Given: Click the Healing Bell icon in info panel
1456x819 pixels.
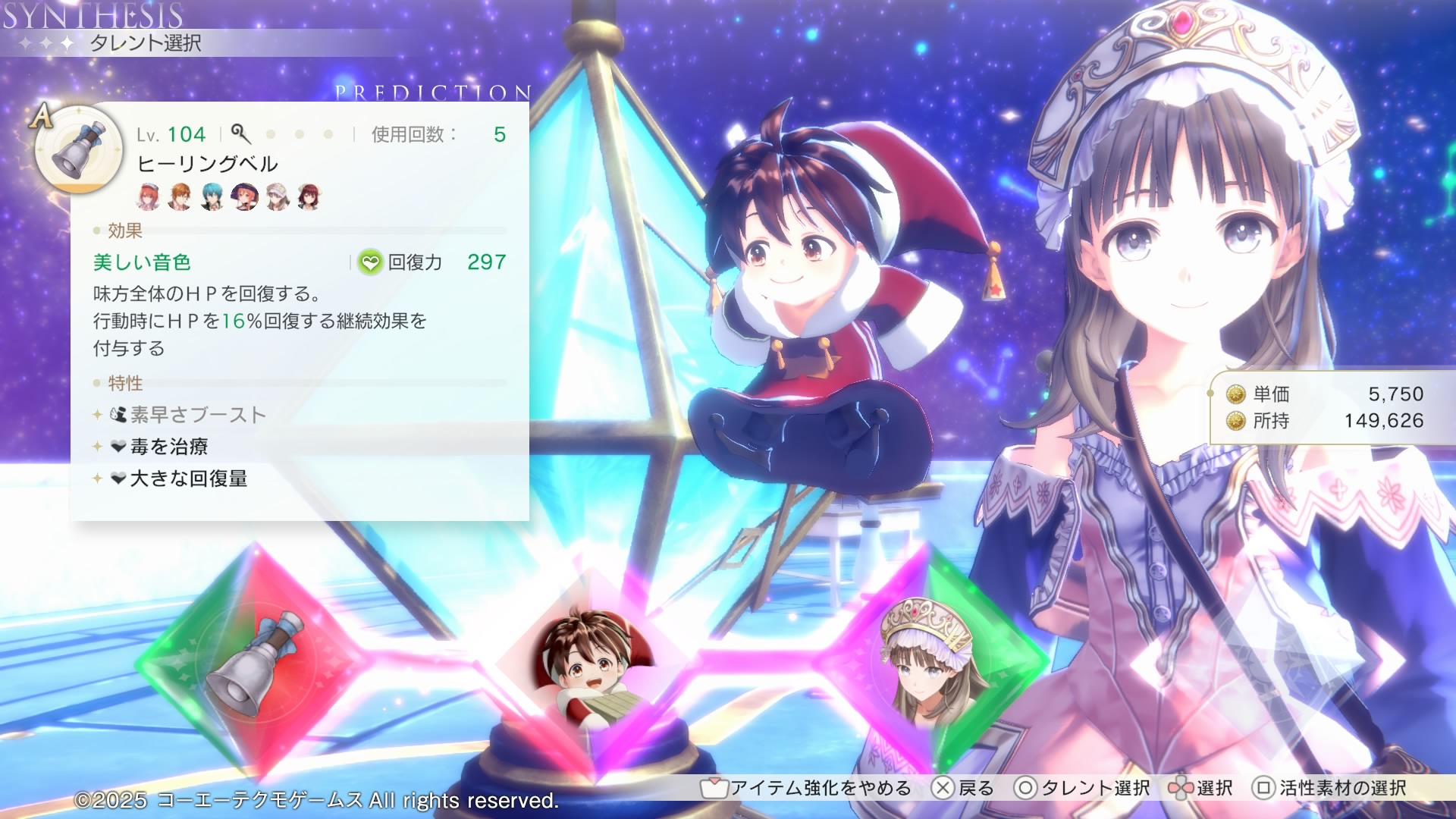Looking at the screenshot, I should coord(79,149).
